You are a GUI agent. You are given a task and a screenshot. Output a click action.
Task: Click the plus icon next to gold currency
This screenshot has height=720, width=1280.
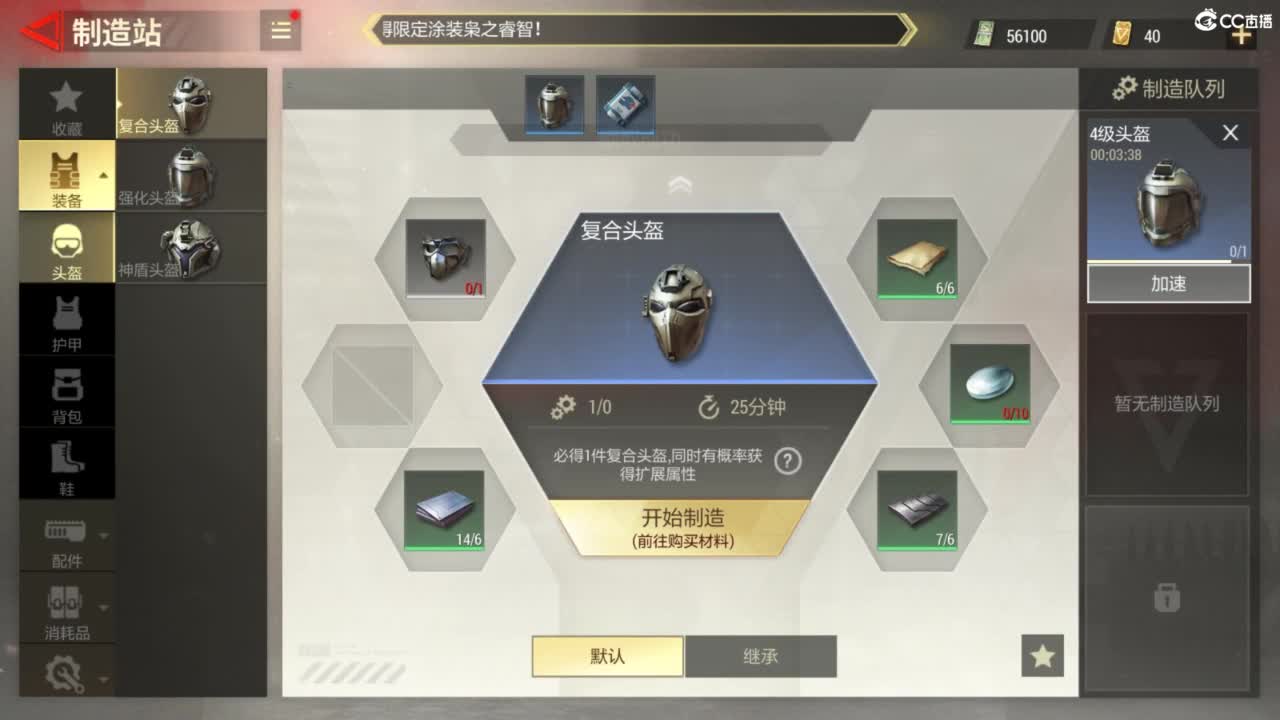1240,35
